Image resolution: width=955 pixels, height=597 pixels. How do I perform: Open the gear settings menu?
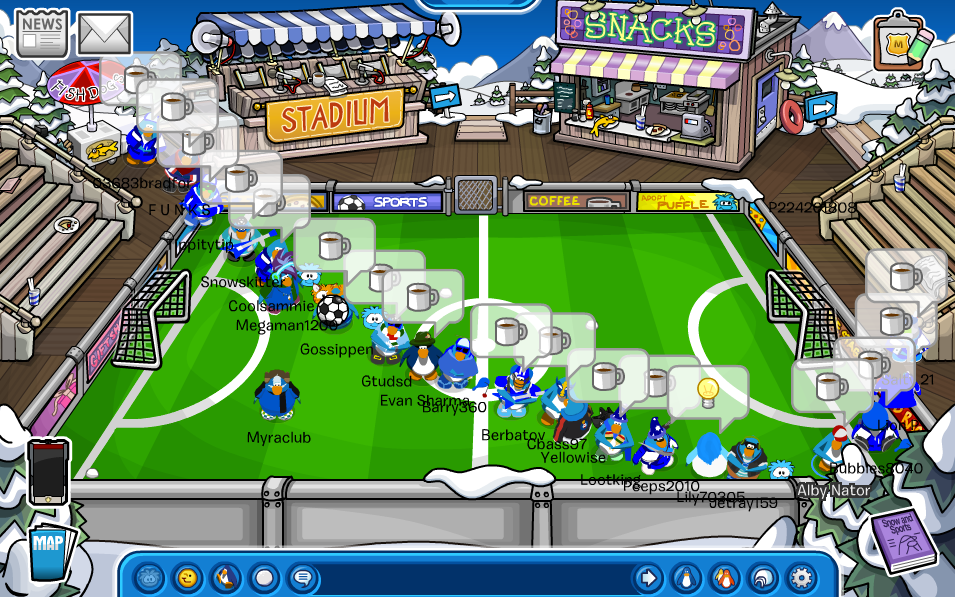click(x=801, y=577)
